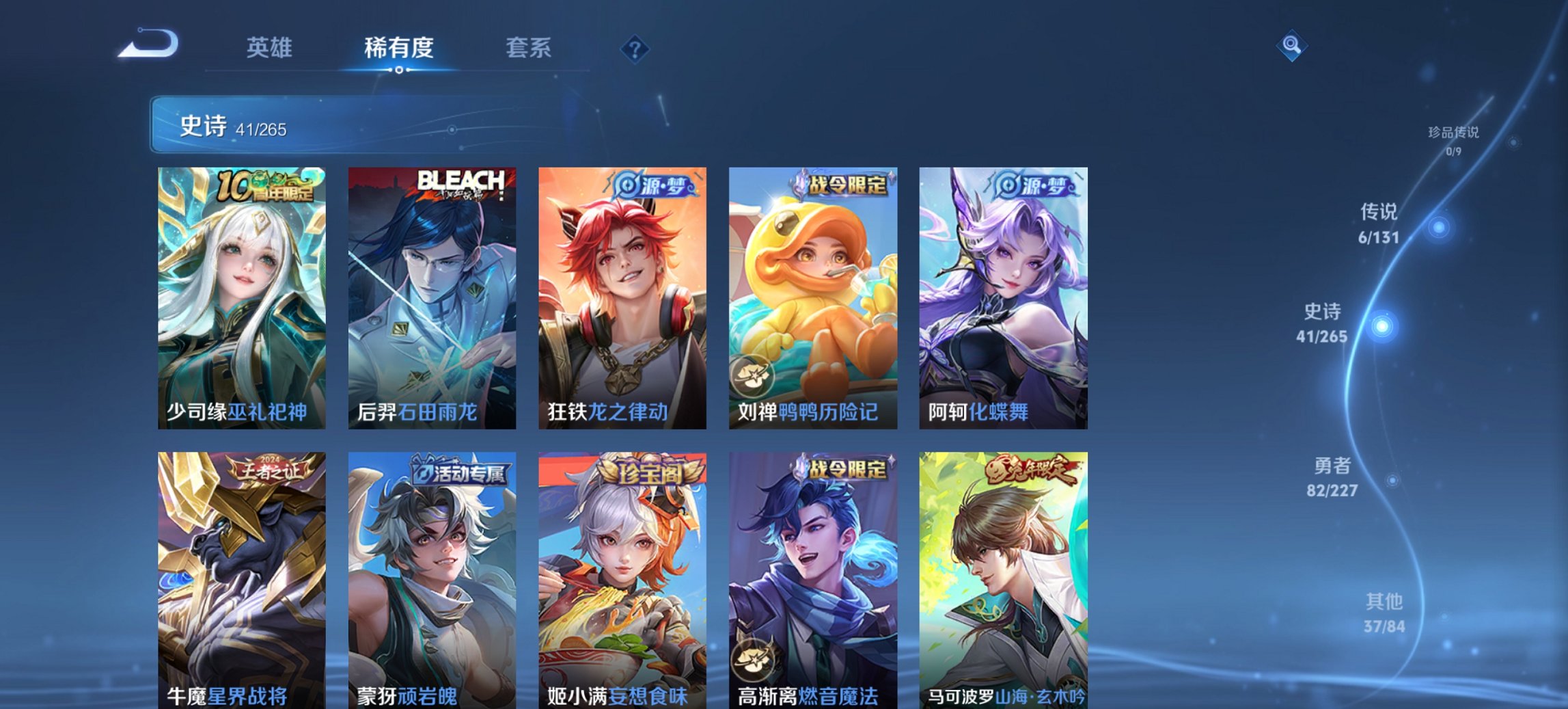This screenshot has width=1568, height=709.
Task: Switch to the 英雄 tab
Action: pyautogui.click(x=271, y=48)
